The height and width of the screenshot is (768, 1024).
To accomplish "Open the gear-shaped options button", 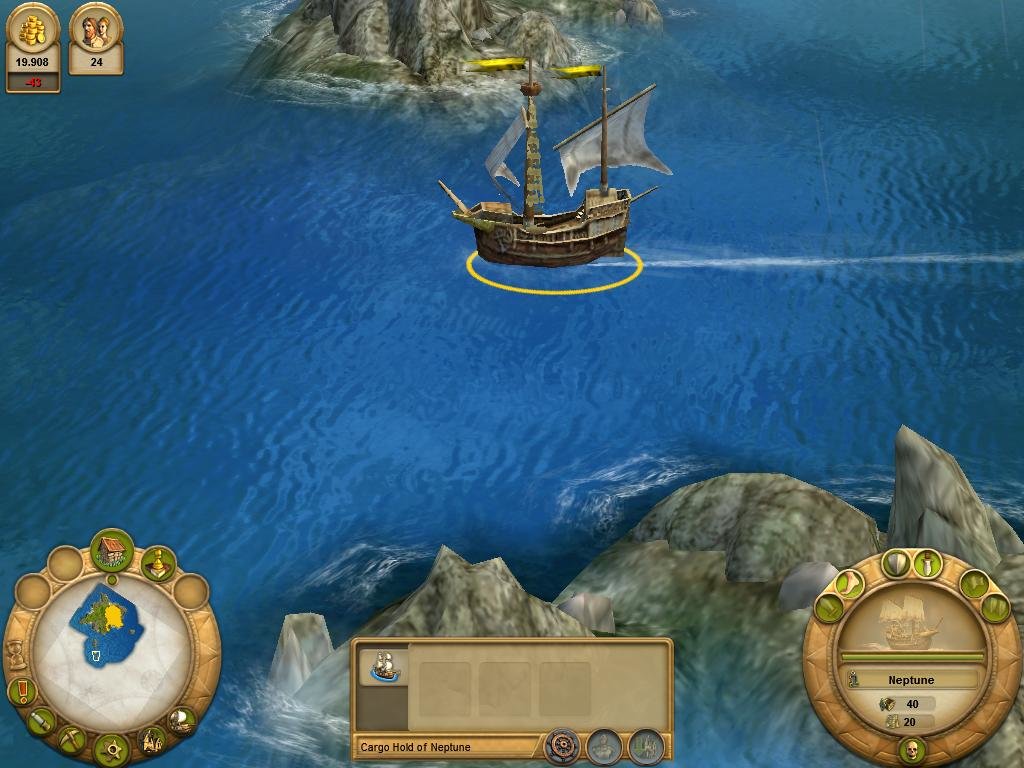I will pyautogui.click(x=111, y=748).
